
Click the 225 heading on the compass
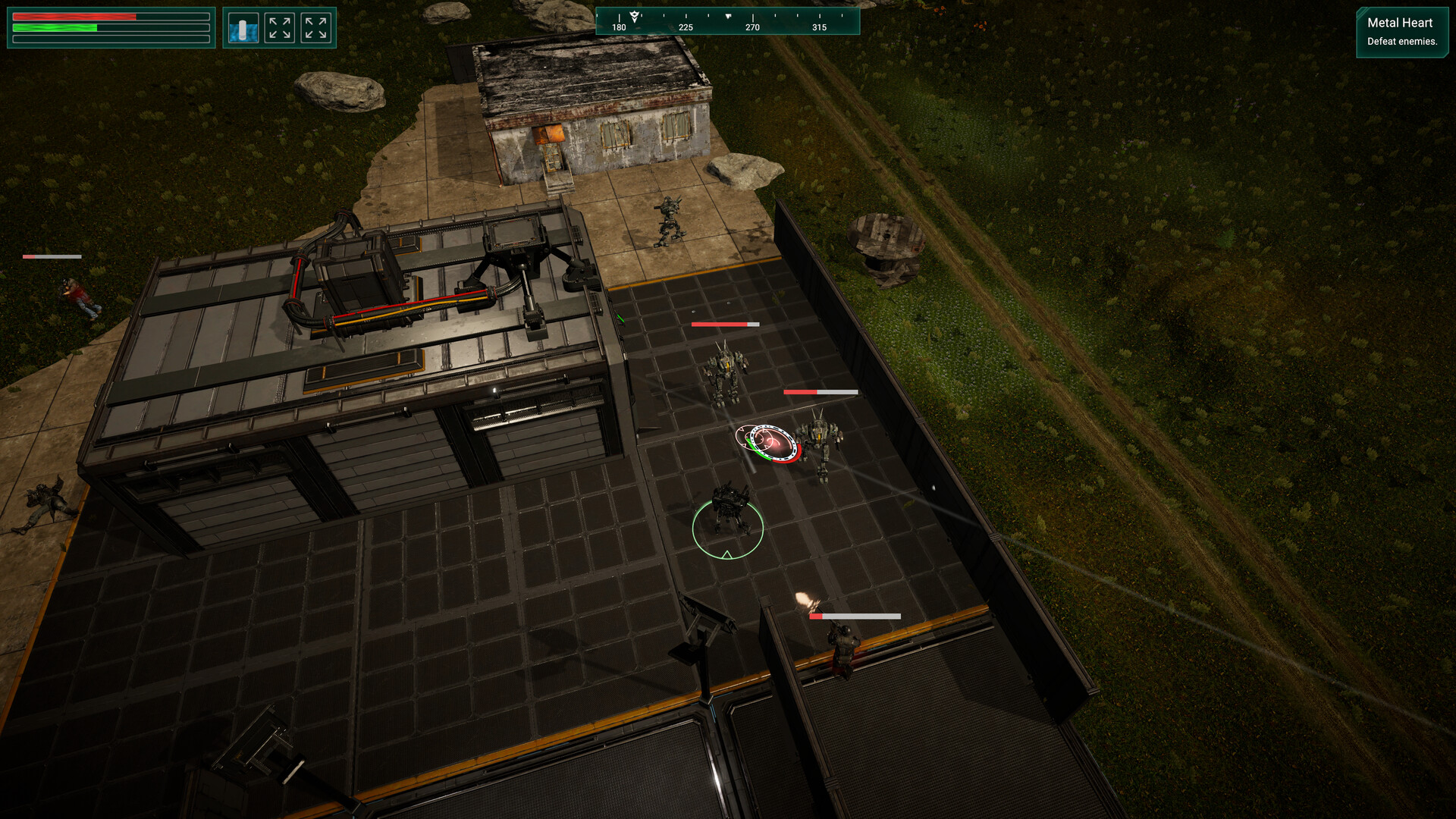[x=685, y=27]
